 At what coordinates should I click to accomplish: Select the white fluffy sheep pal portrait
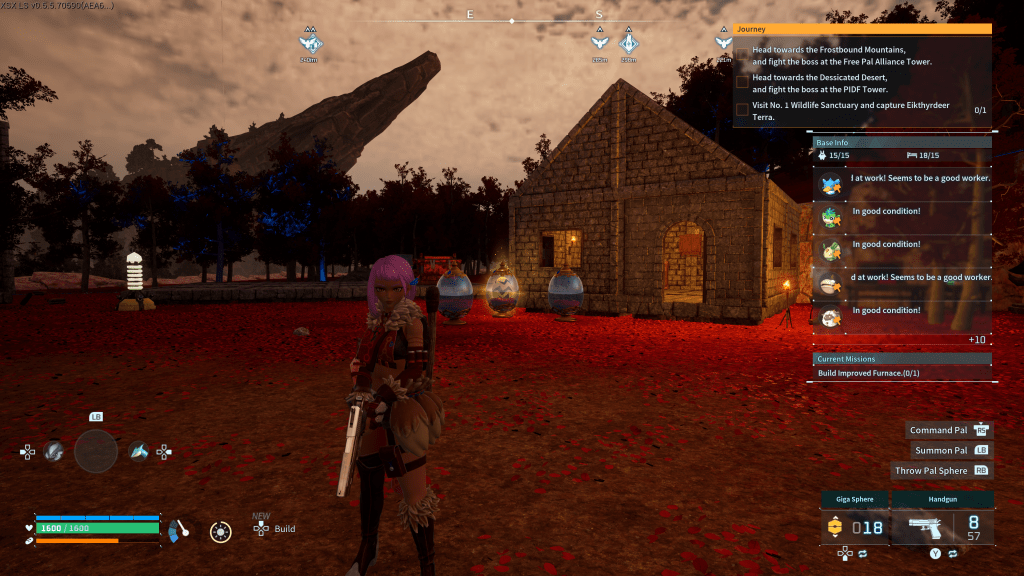pos(830,317)
